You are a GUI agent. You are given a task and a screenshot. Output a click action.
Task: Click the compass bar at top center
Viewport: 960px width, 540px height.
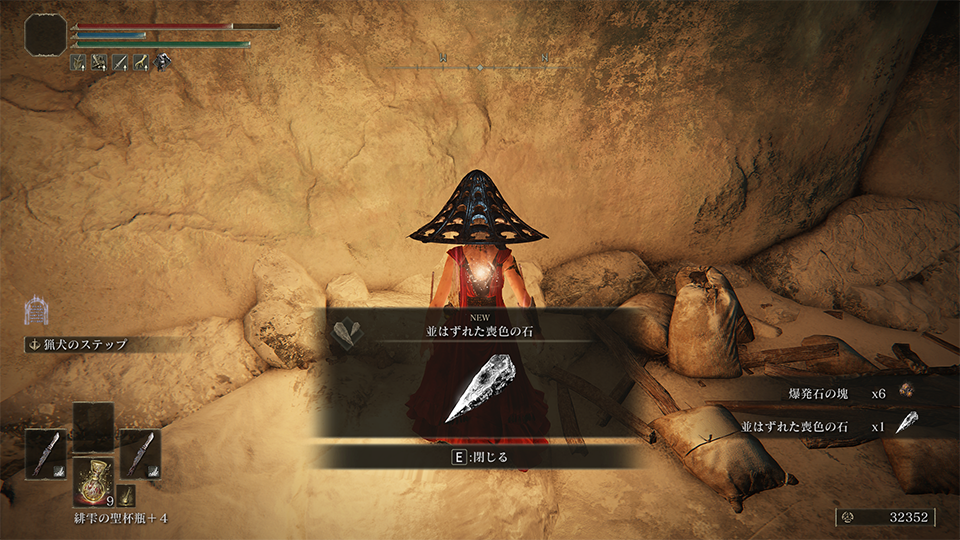[480, 66]
